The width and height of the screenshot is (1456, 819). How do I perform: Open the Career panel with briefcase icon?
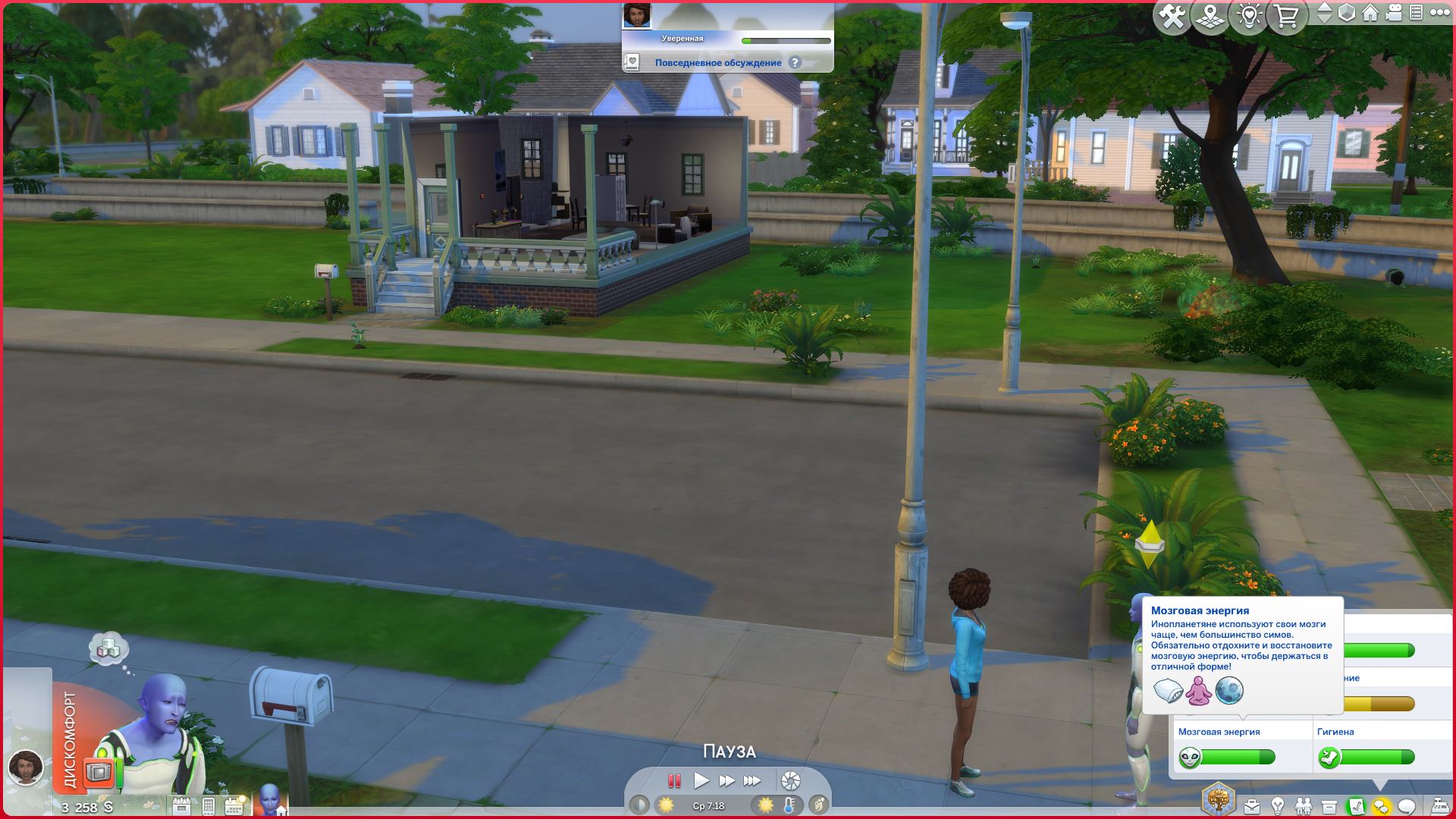pos(1252,806)
